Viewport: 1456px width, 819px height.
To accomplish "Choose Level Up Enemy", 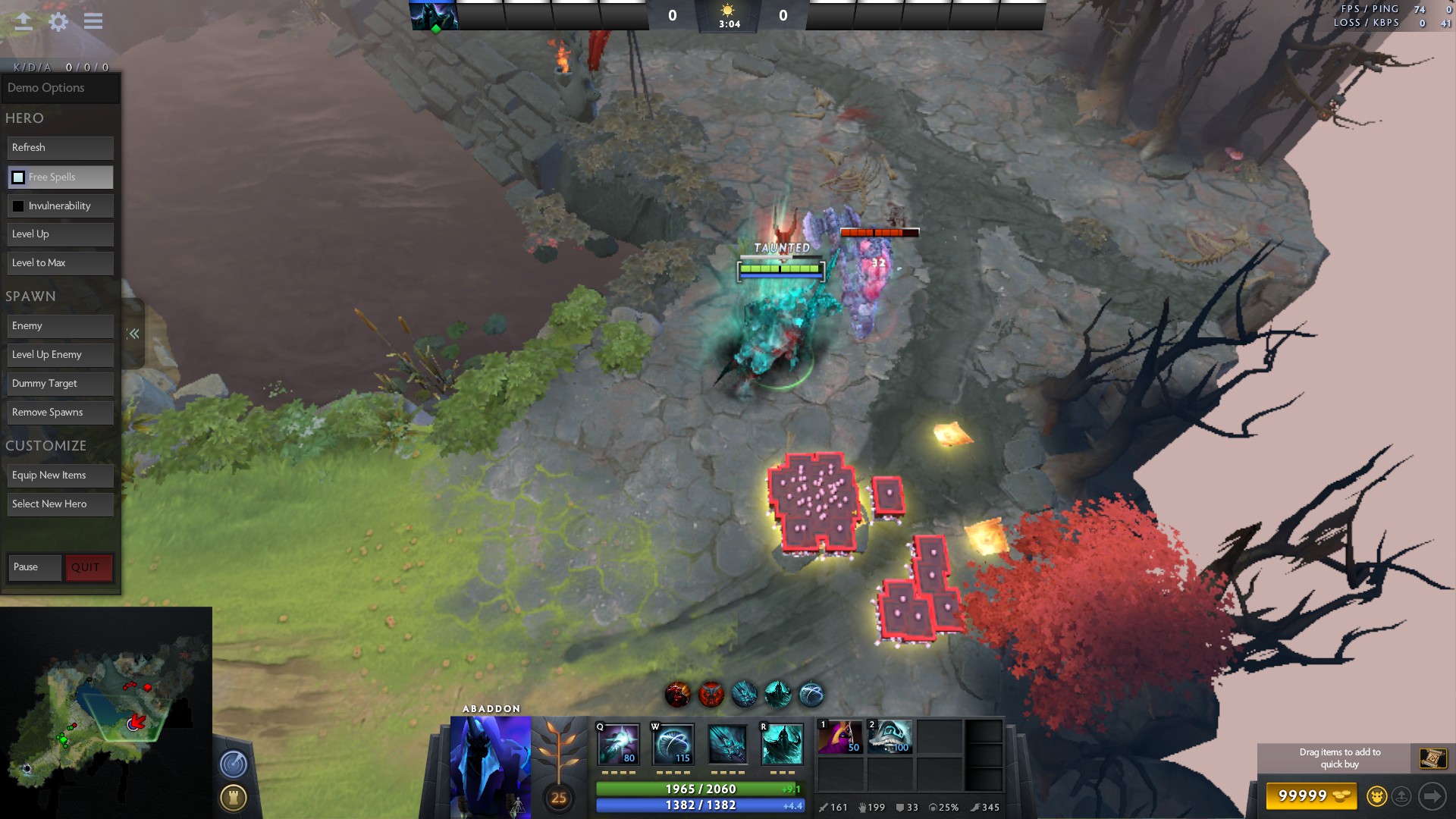I will click(x=61, y=355).
